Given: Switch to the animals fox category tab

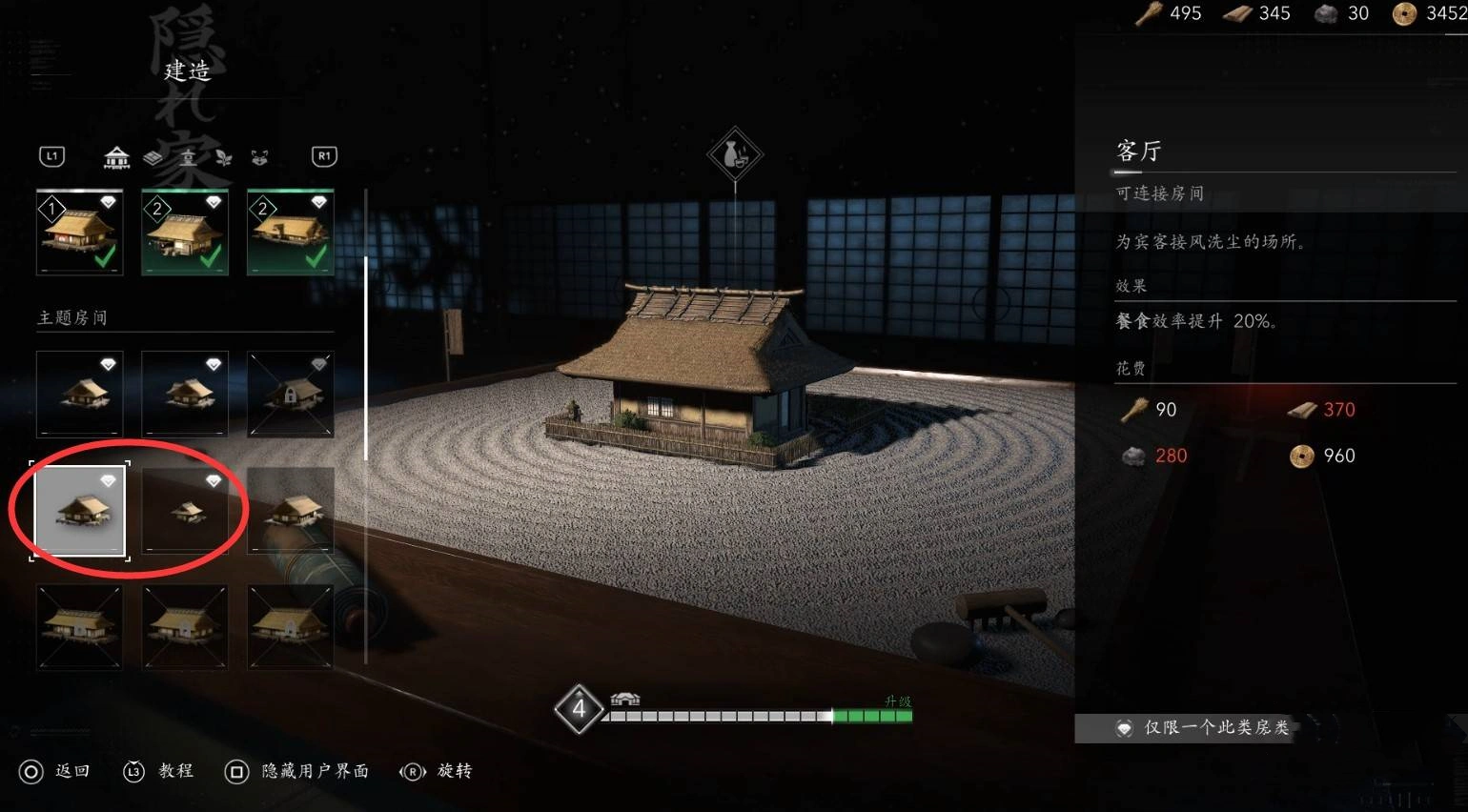Looking at the screenshot, I should pyautogui.click(x=259, y=157).
